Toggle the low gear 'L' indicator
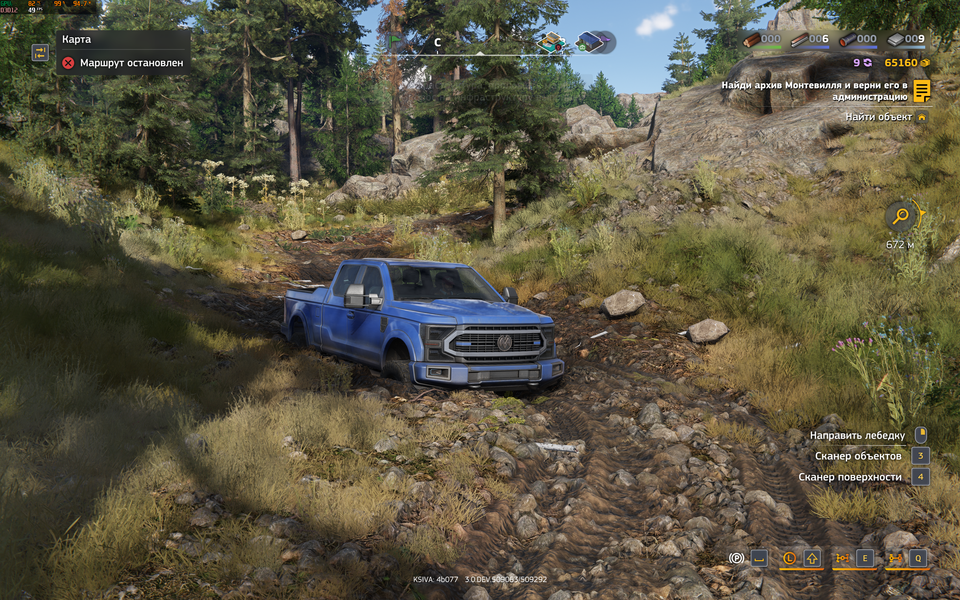The image size is (960, 600). (789, 558)
